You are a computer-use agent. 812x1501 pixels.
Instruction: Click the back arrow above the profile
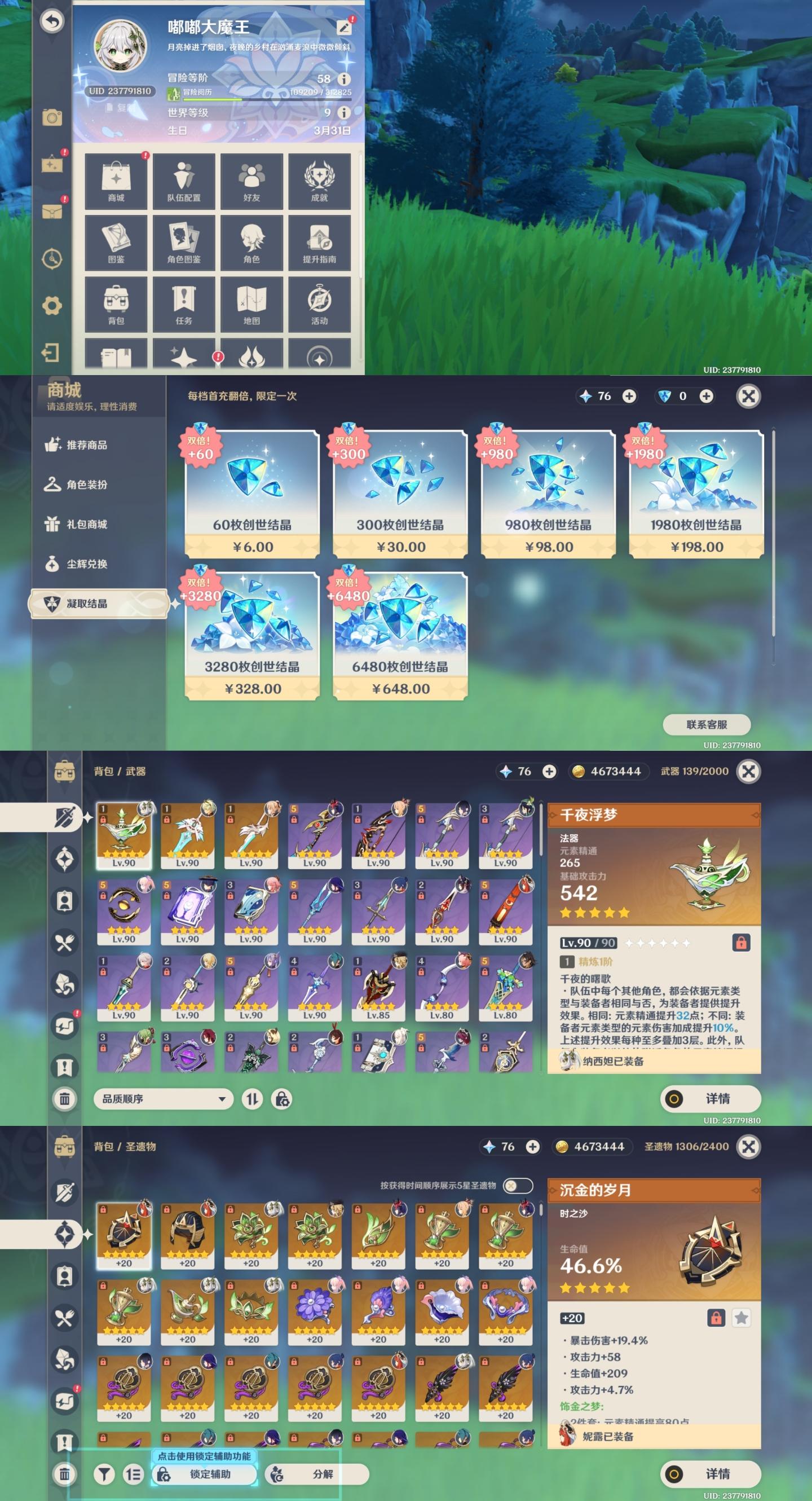pos(52,21)
